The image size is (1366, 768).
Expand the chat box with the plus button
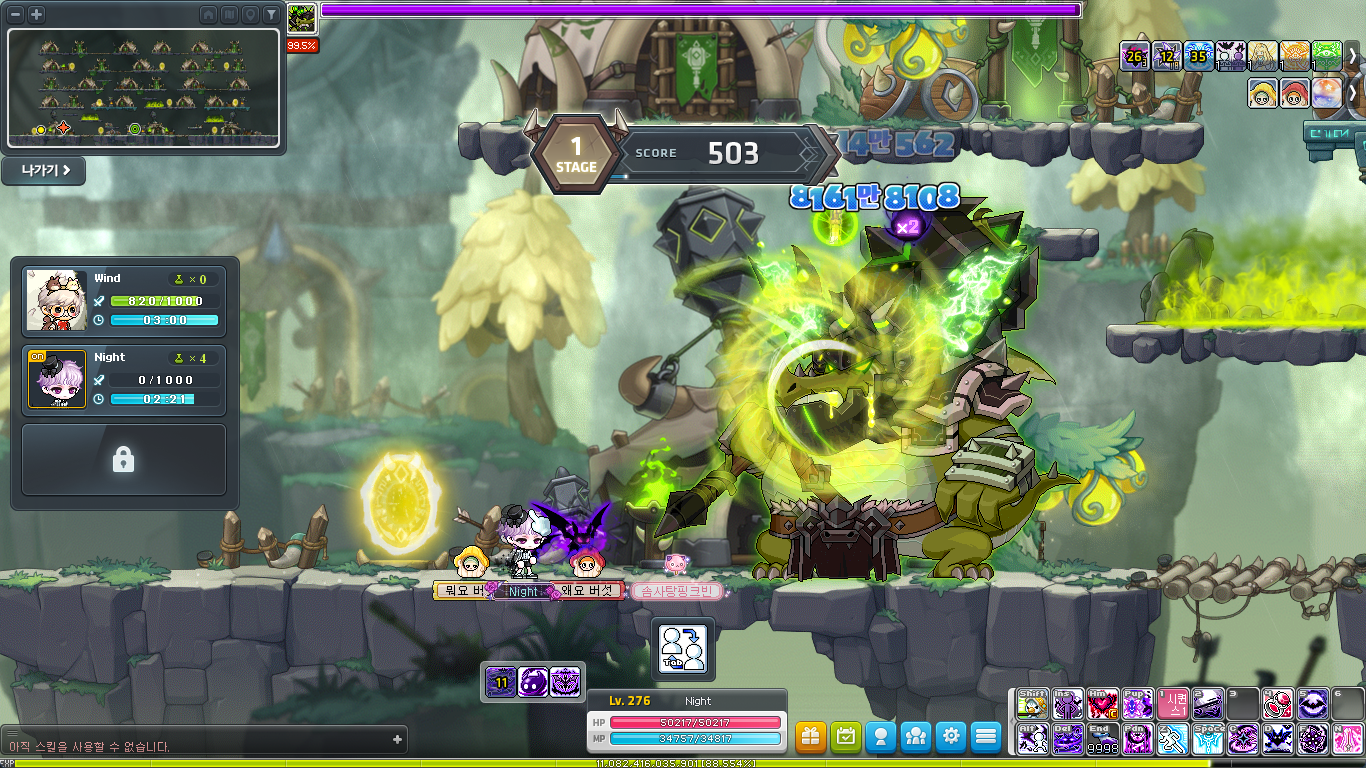click(x=398, y=740)
